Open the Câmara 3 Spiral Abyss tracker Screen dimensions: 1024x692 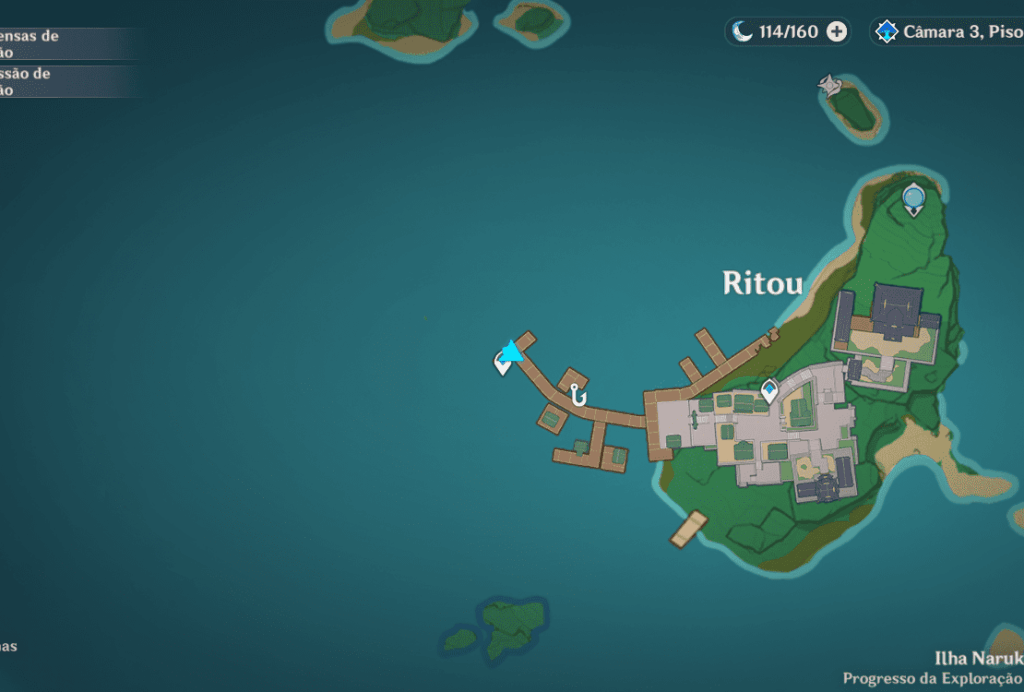[948, 32]
